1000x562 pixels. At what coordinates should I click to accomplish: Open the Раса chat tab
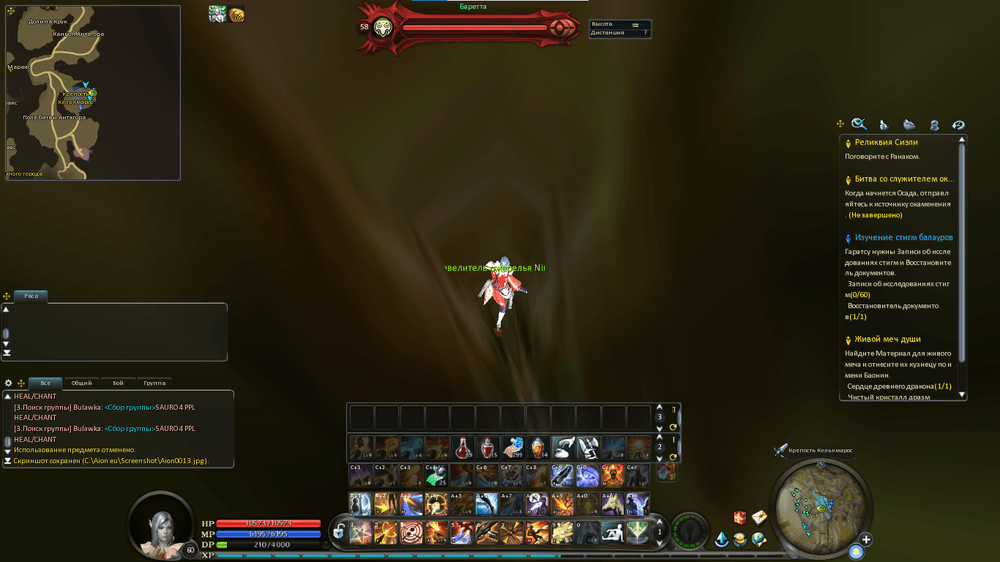click(31, 296)
